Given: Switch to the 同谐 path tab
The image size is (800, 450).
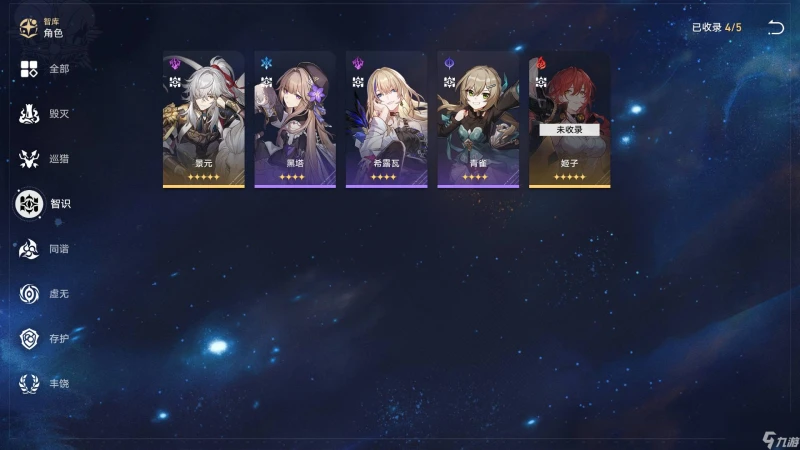Looking at the screenshot, I should [x=45, y=249].
